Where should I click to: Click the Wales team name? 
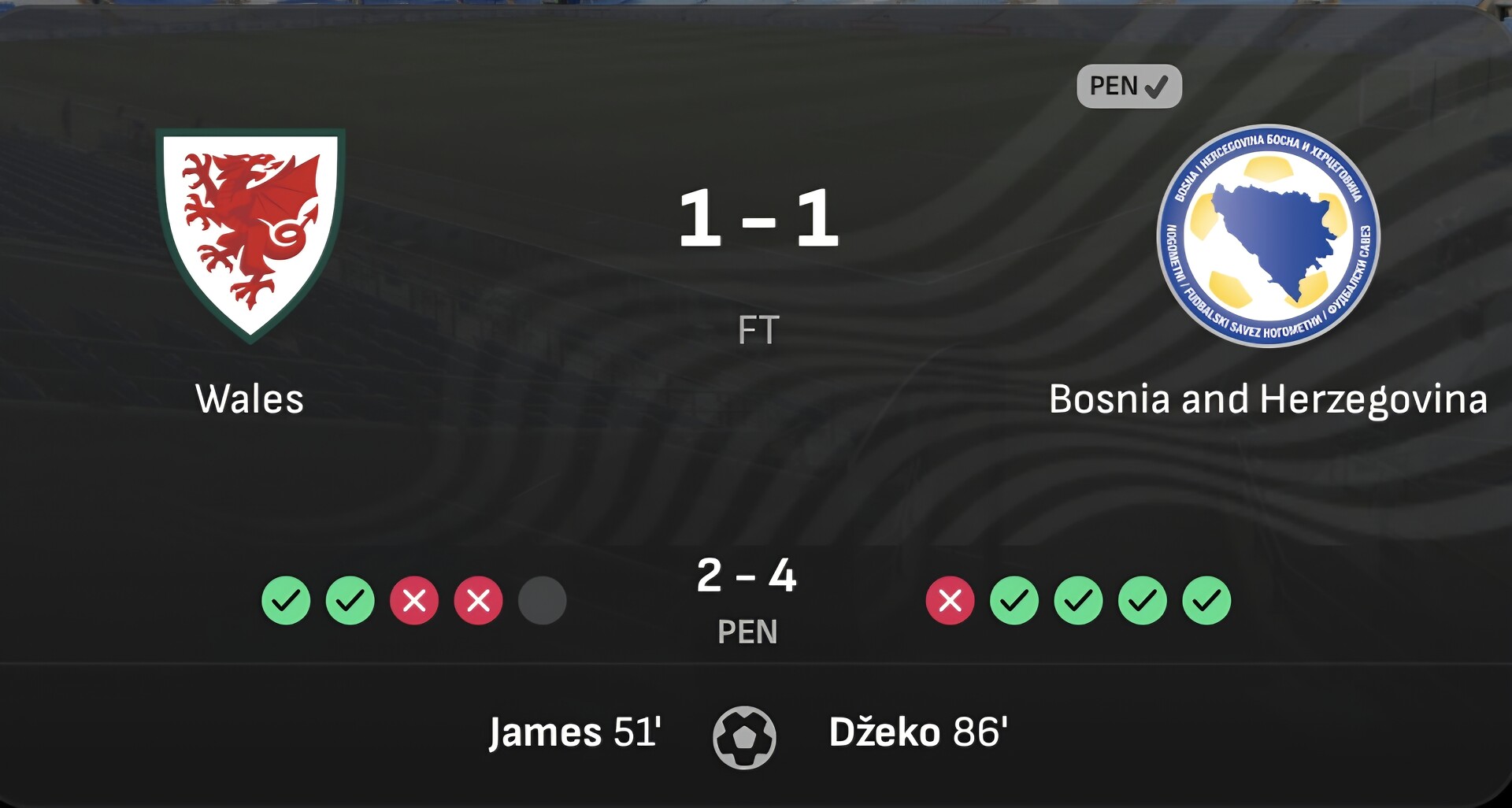[x=250, y=399]
